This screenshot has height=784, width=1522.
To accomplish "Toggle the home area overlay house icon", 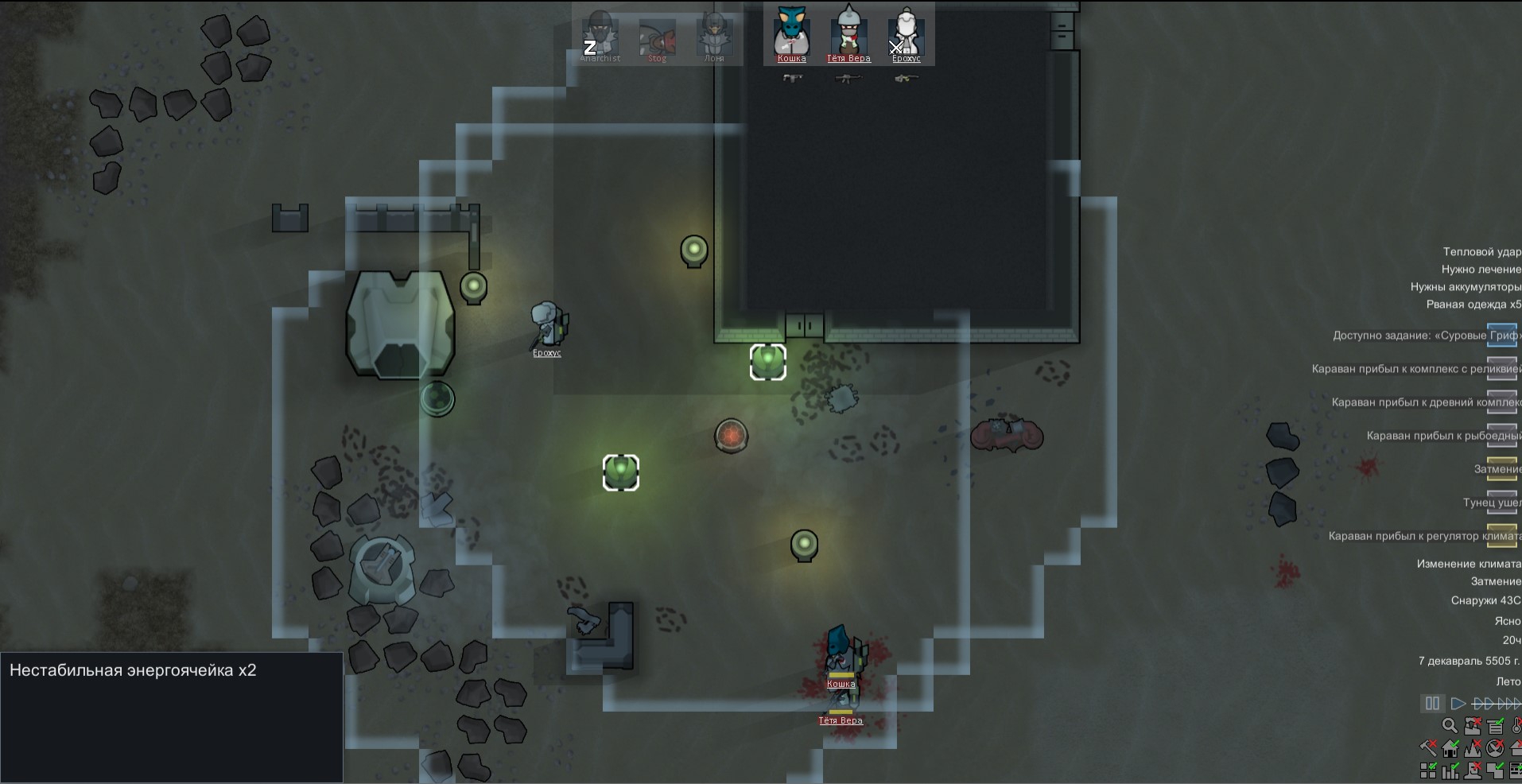I will coord(1450,748).
